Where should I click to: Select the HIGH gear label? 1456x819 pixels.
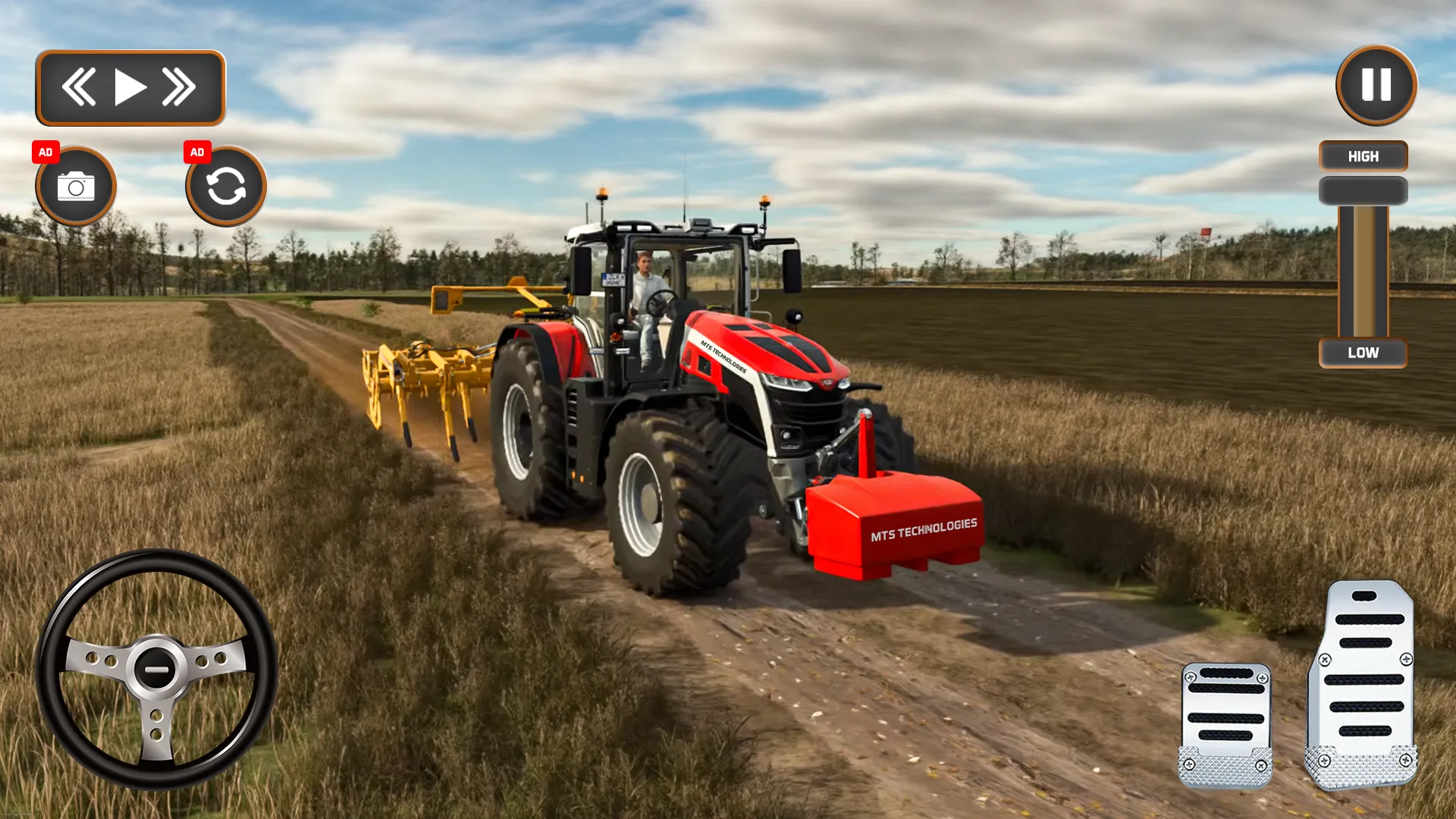coord(1363,156)
